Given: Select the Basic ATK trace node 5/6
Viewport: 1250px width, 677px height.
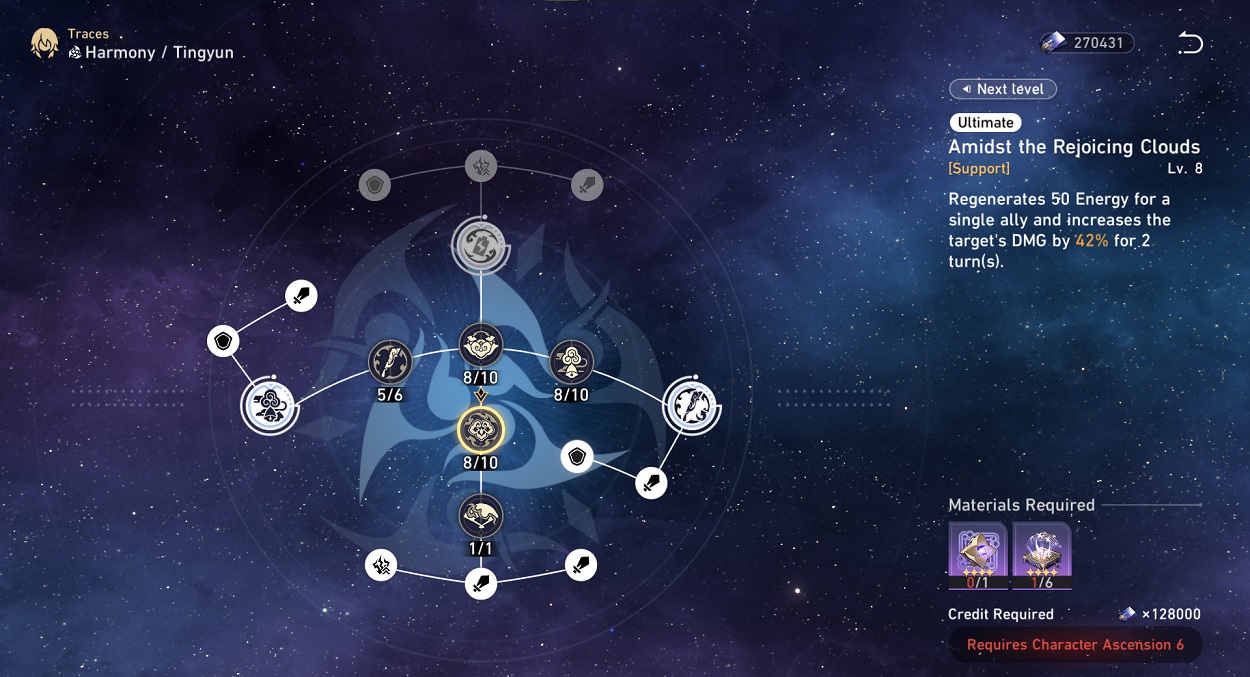Looking at the screenshot, I should click(x=390, y=361).
